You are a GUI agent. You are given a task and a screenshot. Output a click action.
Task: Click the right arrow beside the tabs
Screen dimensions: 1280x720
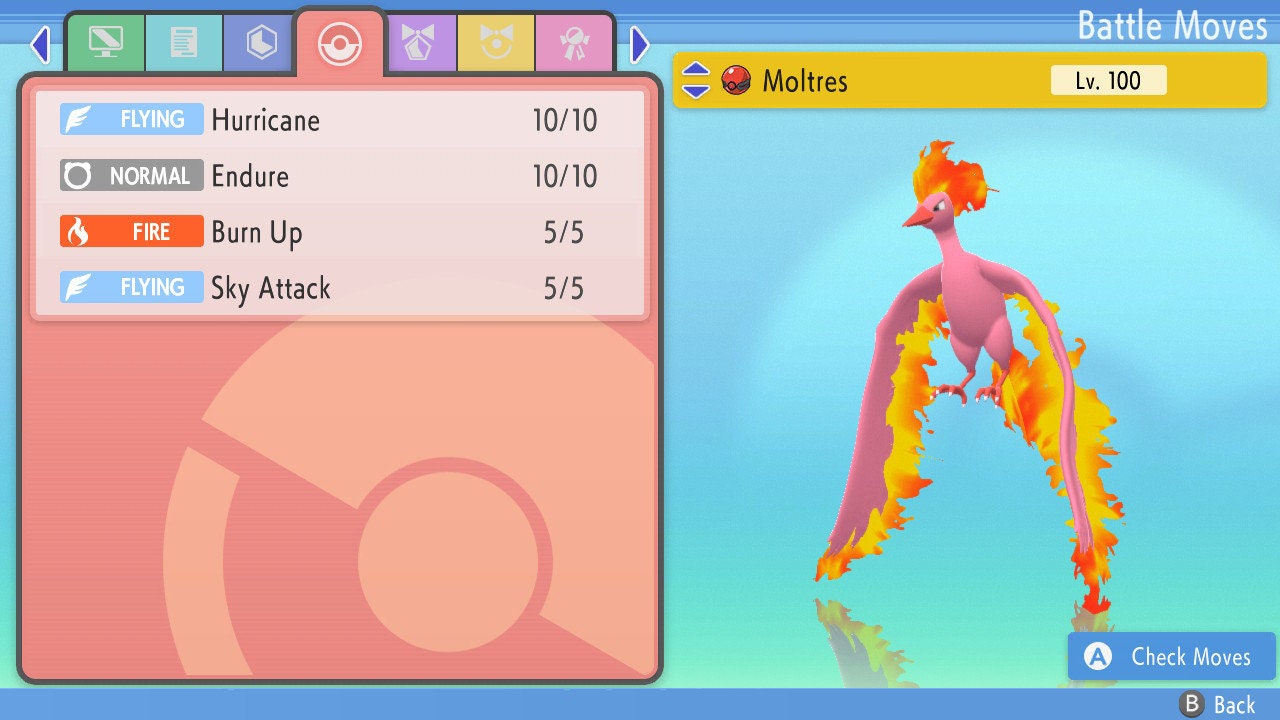(x=640, y=44)
